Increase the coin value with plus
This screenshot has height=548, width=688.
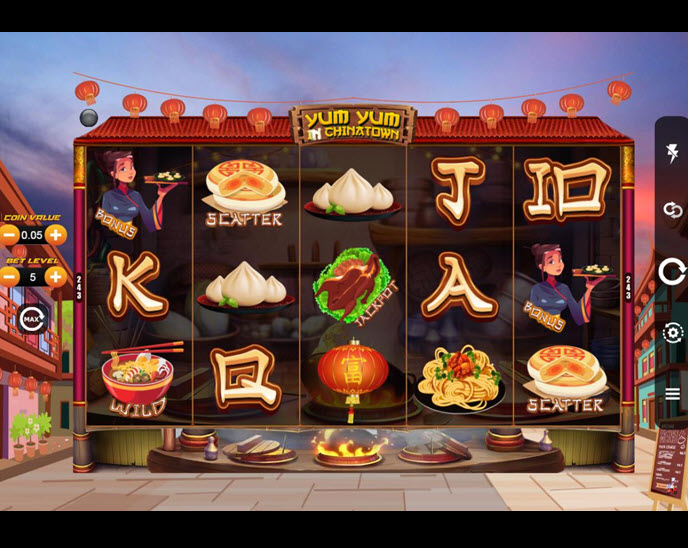[56, 235]
